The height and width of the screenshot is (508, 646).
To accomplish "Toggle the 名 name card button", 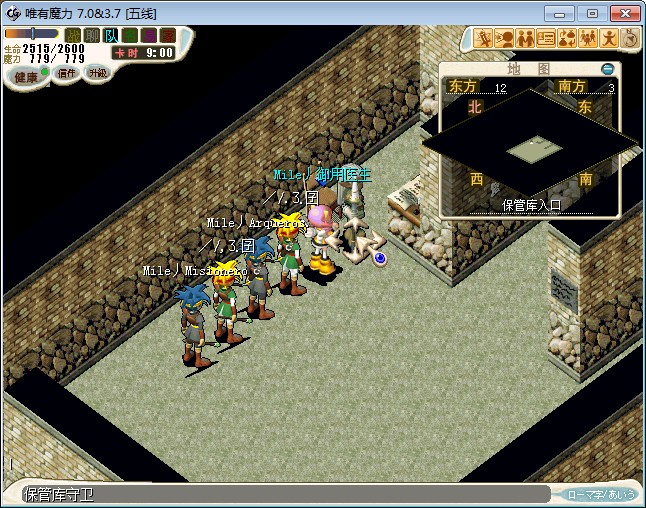I will coord(130,35).
